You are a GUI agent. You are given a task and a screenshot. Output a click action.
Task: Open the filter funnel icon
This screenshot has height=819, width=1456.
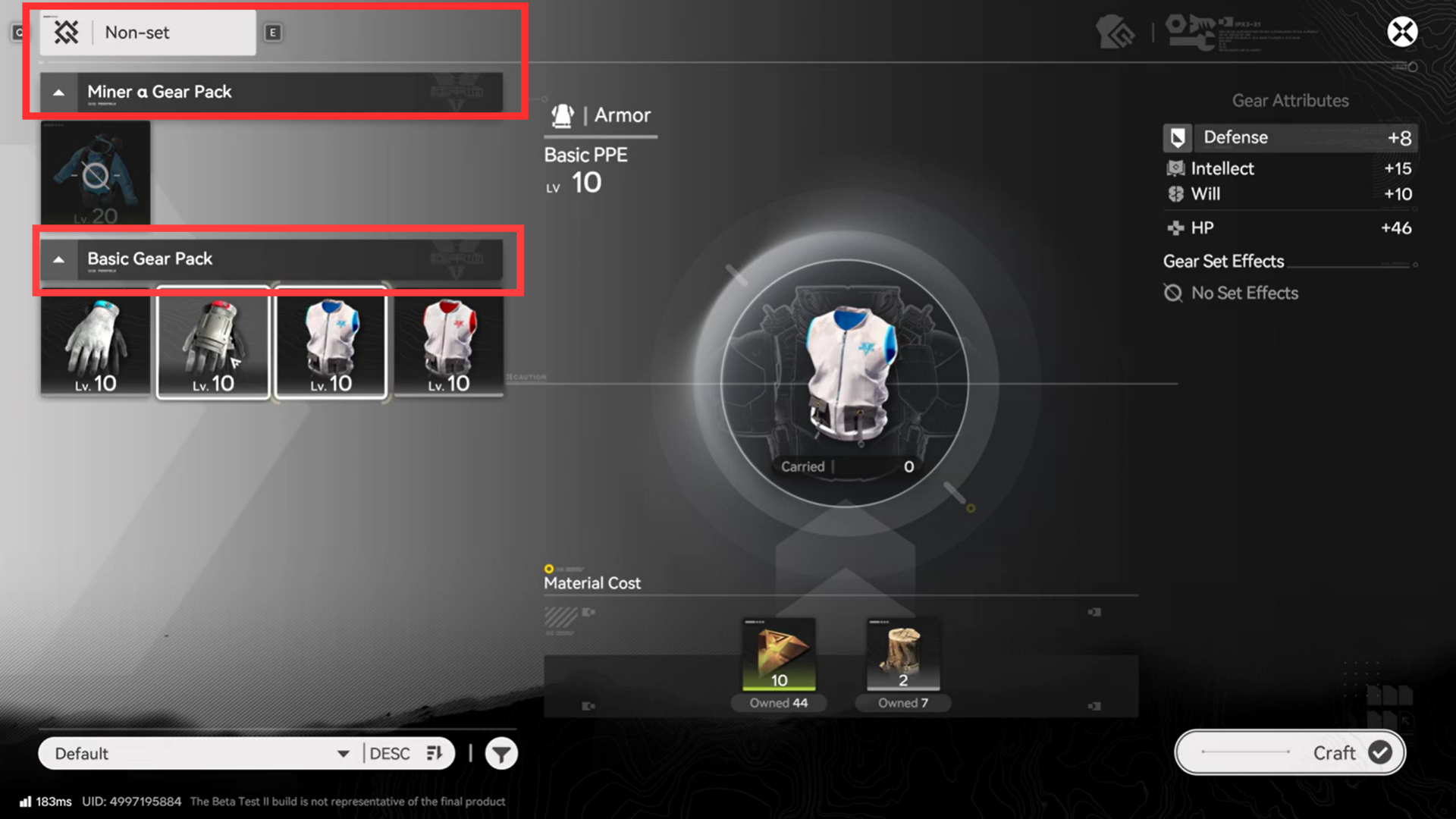[500, 753]
